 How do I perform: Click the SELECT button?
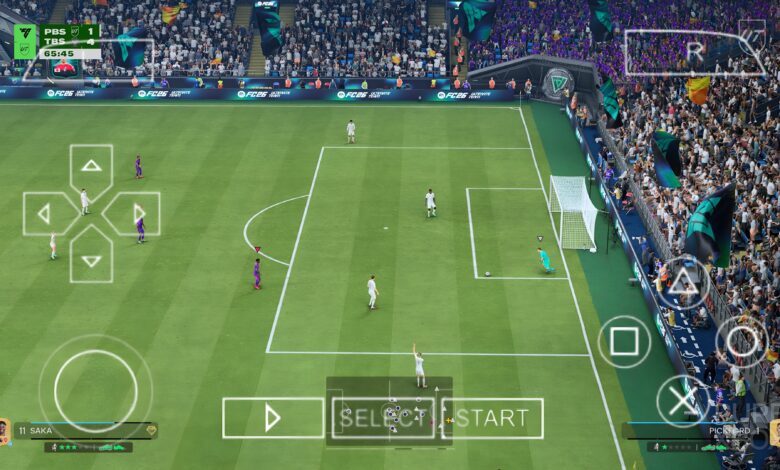383,418
